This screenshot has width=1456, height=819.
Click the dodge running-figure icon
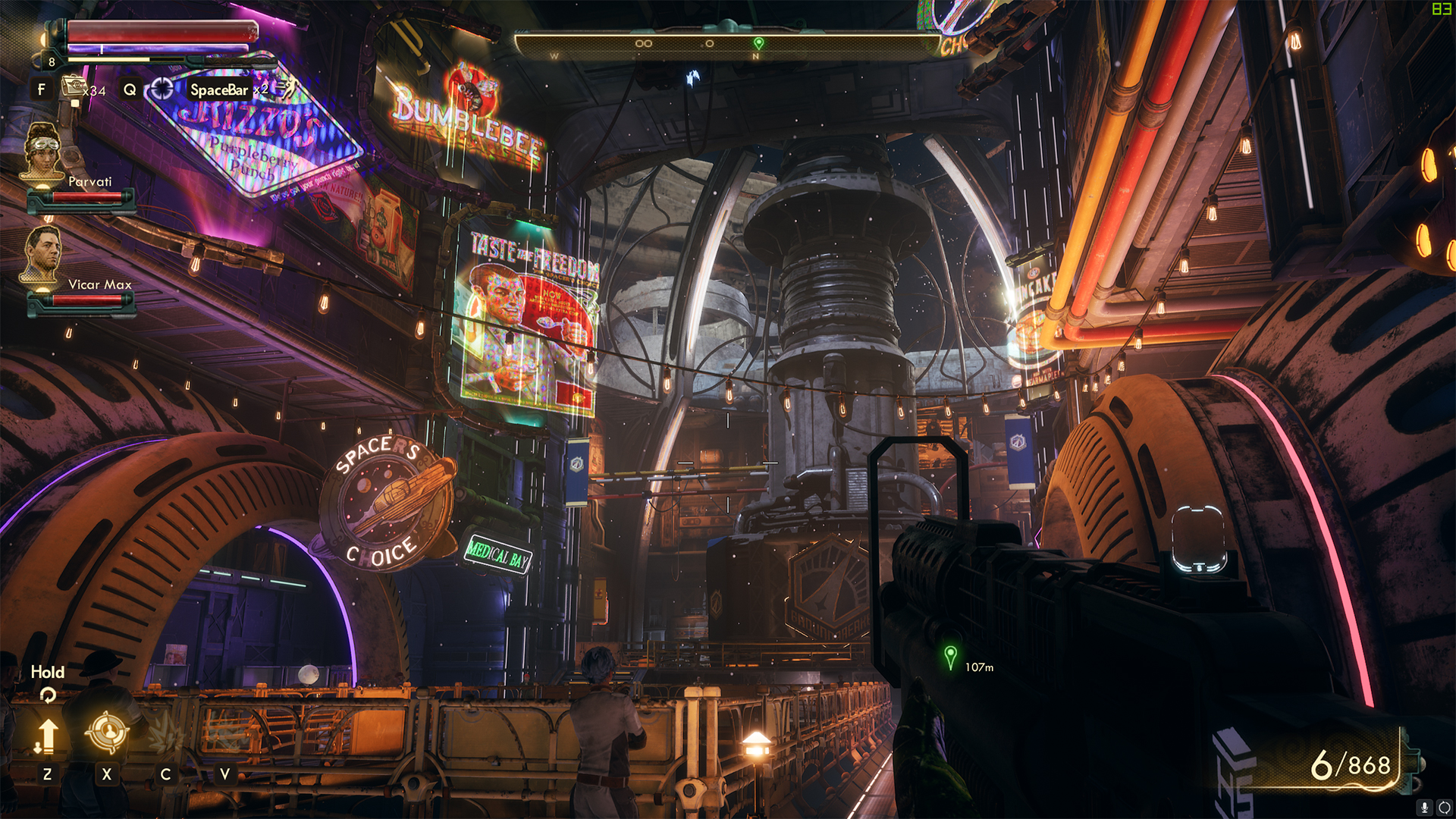tap(285, 89)
